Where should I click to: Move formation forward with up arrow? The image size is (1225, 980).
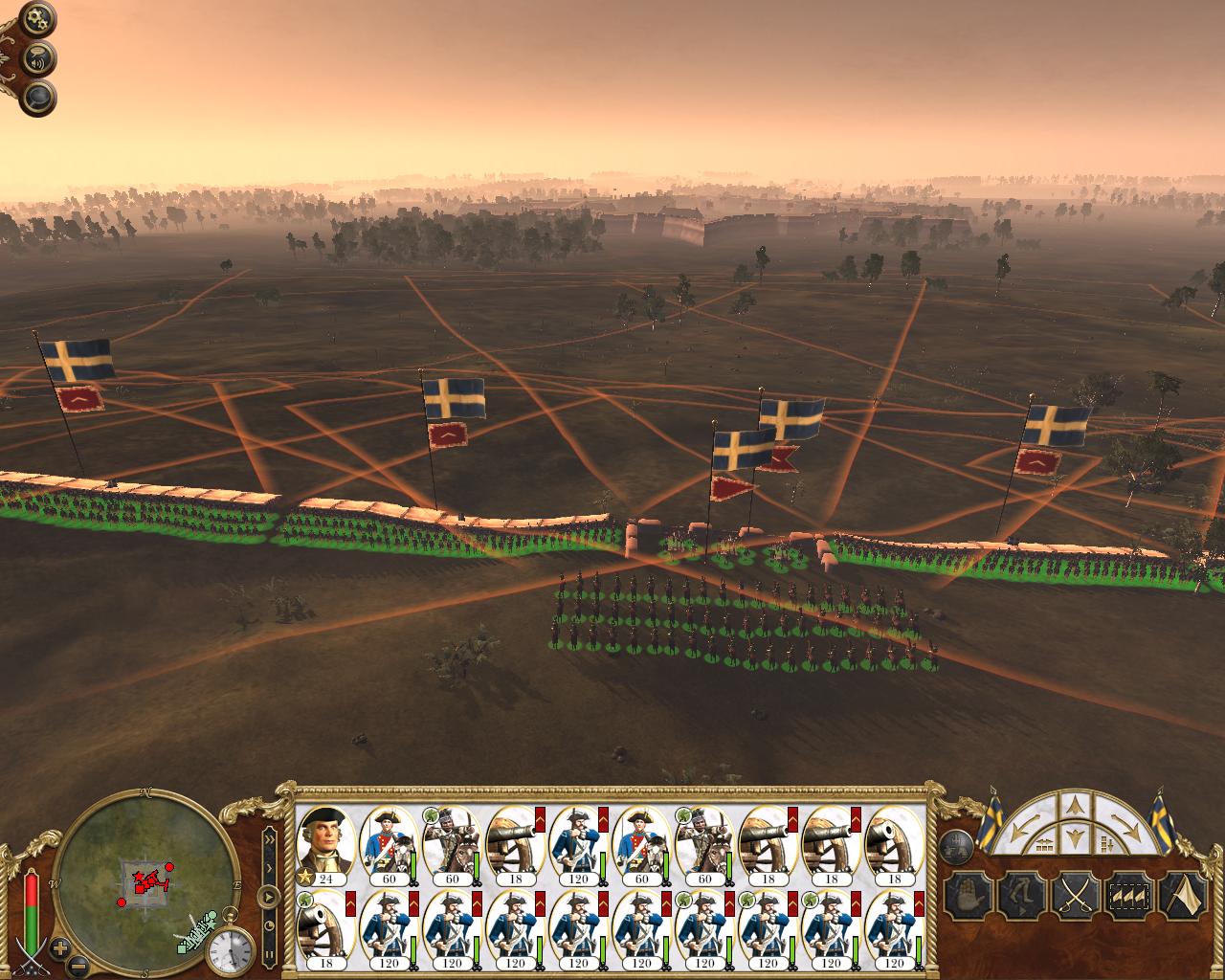(1074, 804)
